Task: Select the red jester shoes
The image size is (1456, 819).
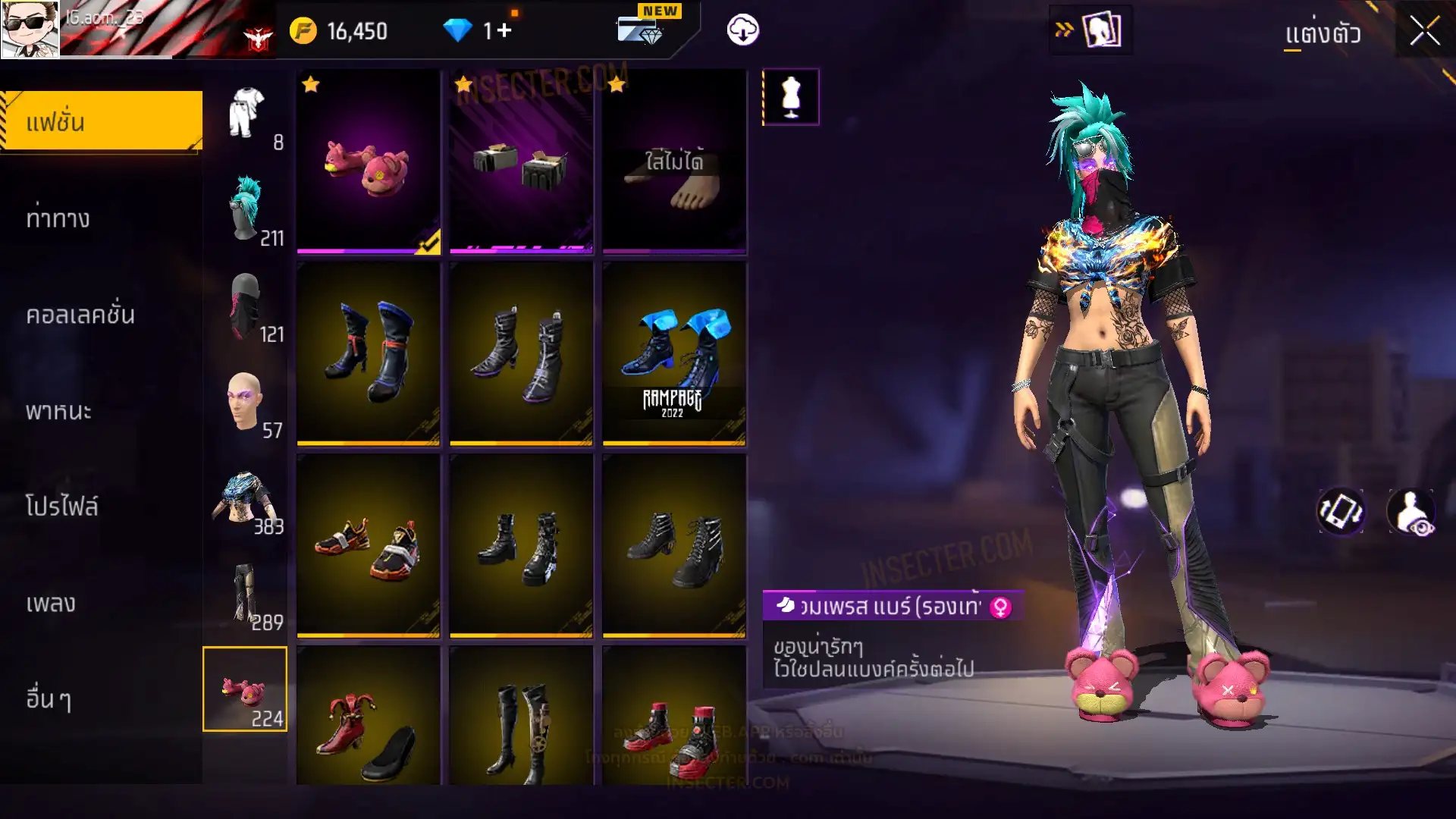Action: point(368,717)
